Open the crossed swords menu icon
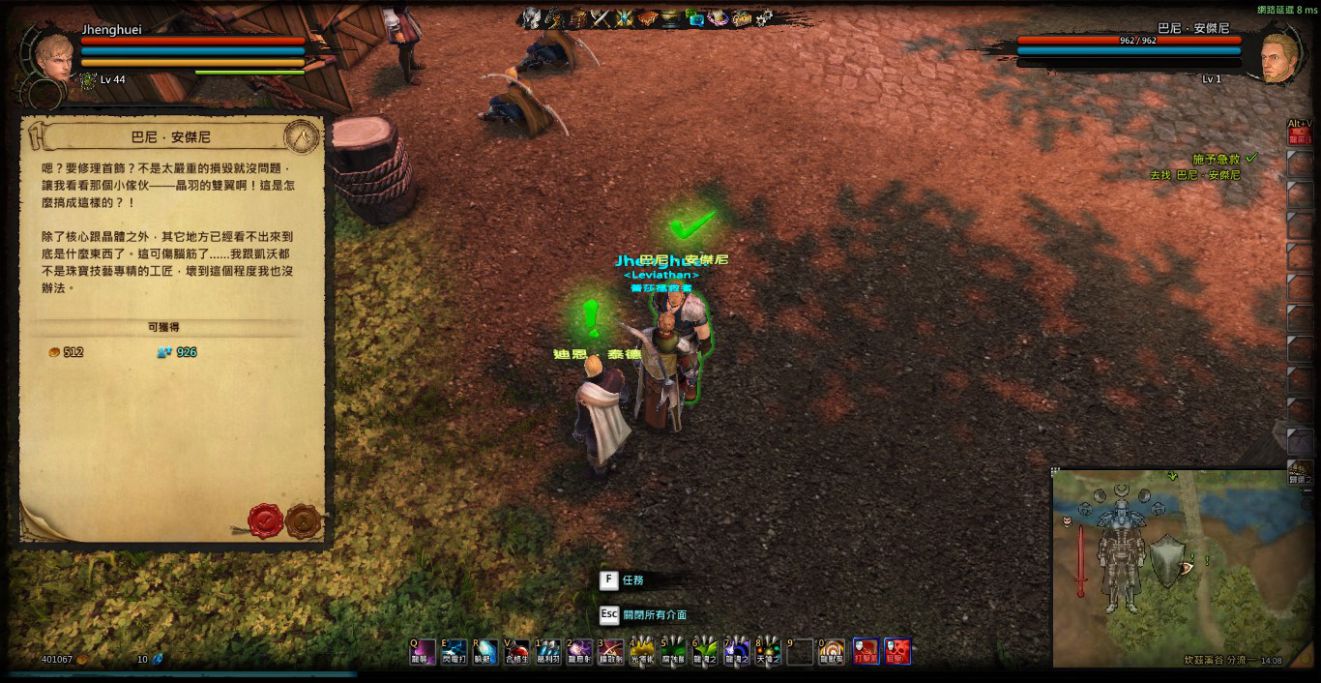 click(x=601, y=18)
